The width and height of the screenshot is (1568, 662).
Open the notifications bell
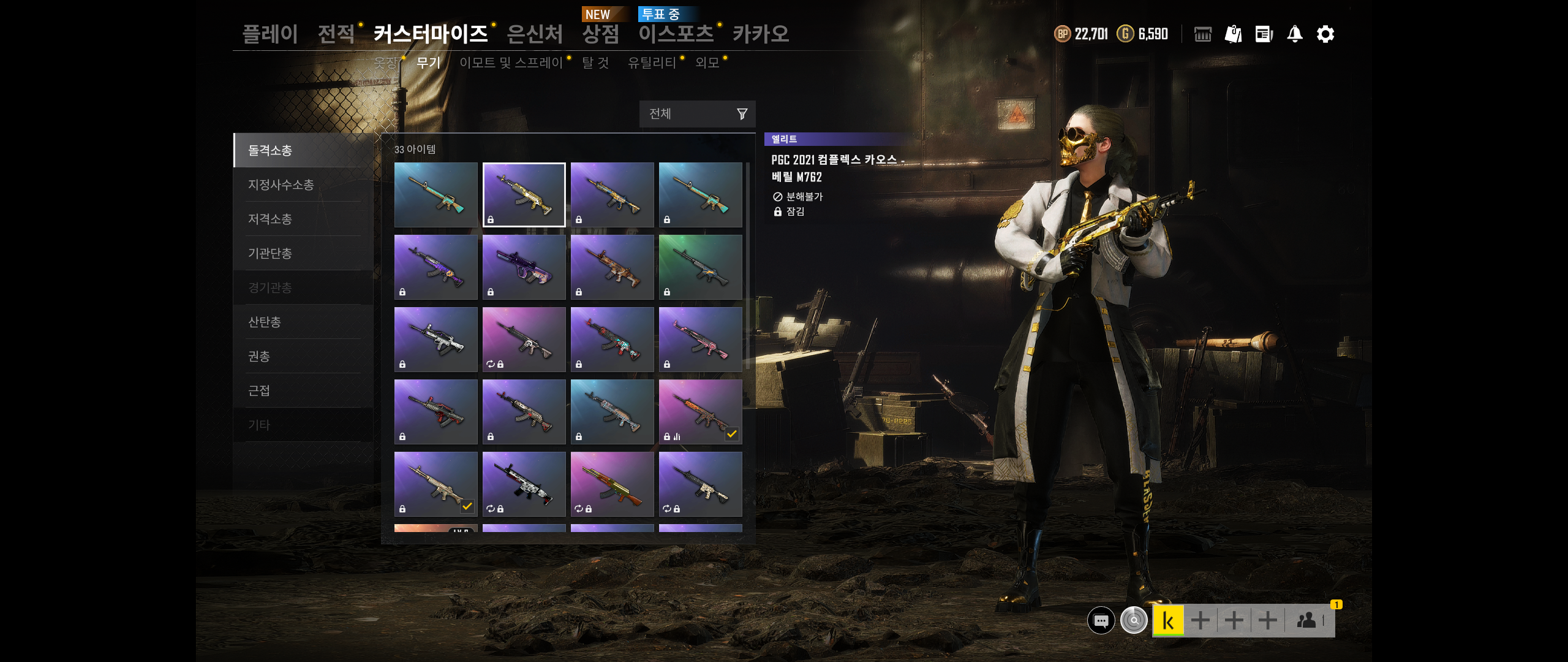[x=1295, y=34]
